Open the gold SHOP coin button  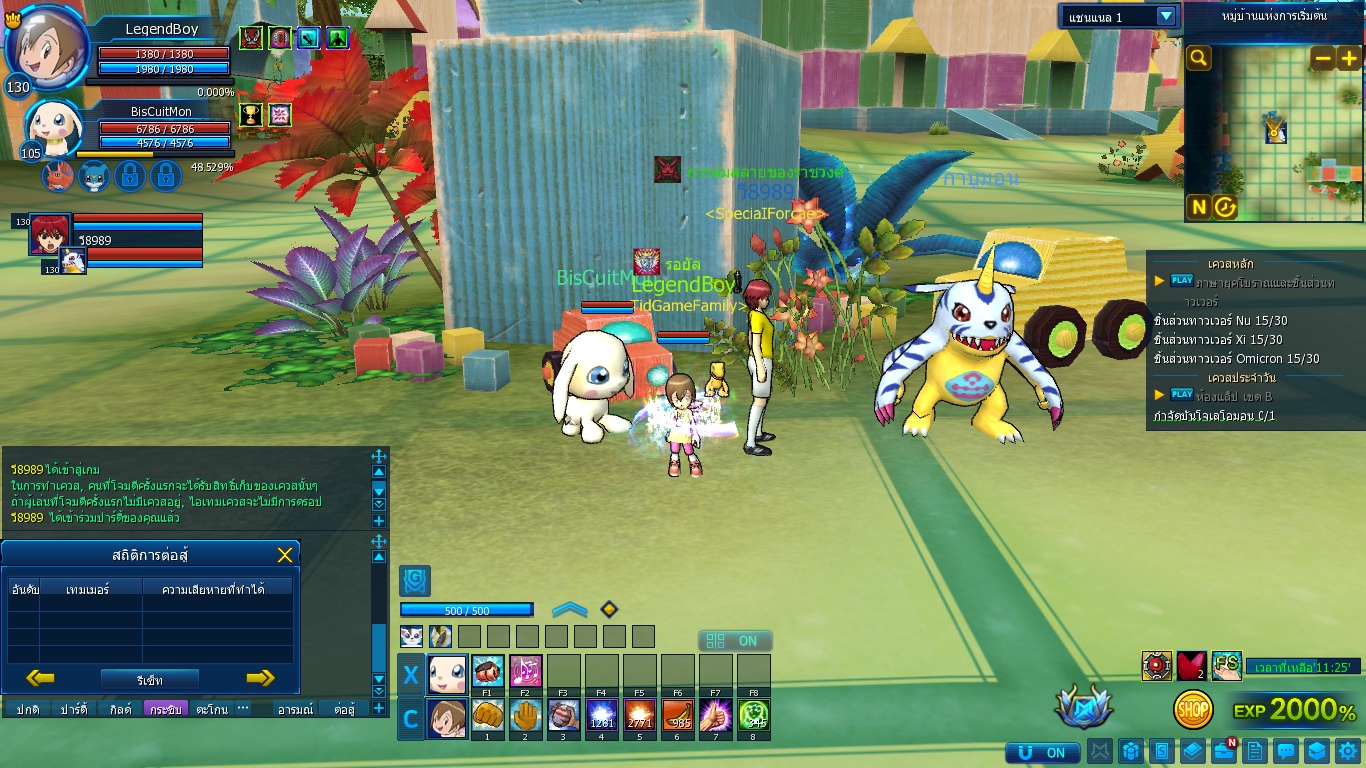(x=1193, y=710)
